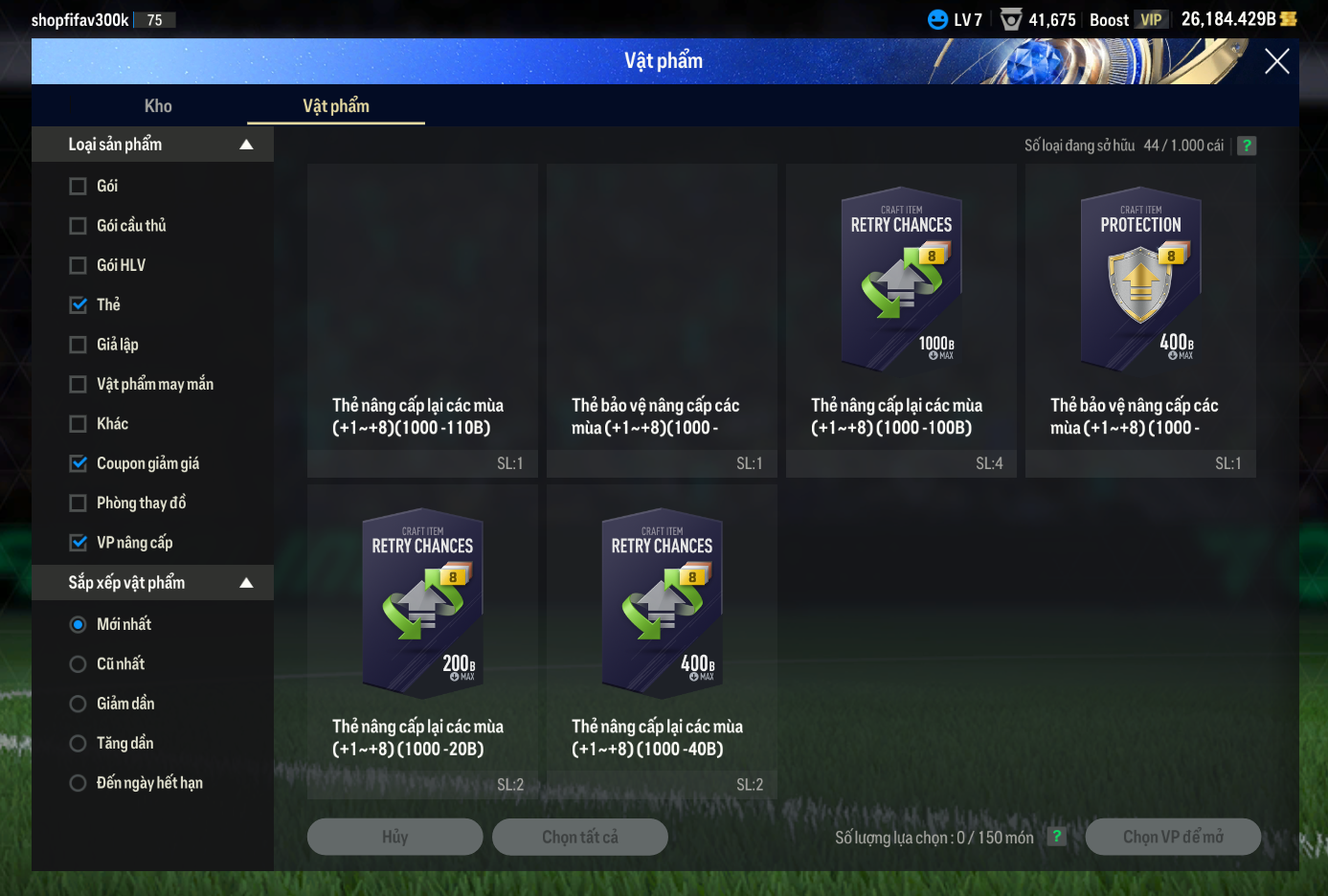Viewport: 1328px width, 896px height.
Task: Uncheck Coupon giảm giá filter
Action: tap(79, 463)
